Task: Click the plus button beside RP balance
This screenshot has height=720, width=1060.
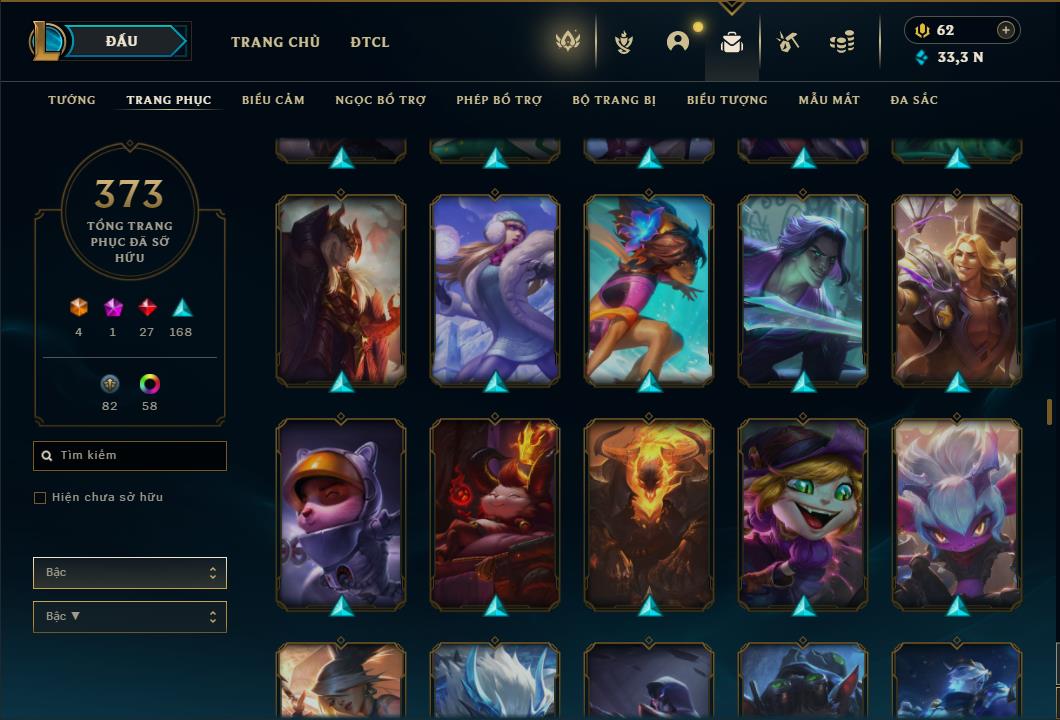Action: (x=1006, y=30)
